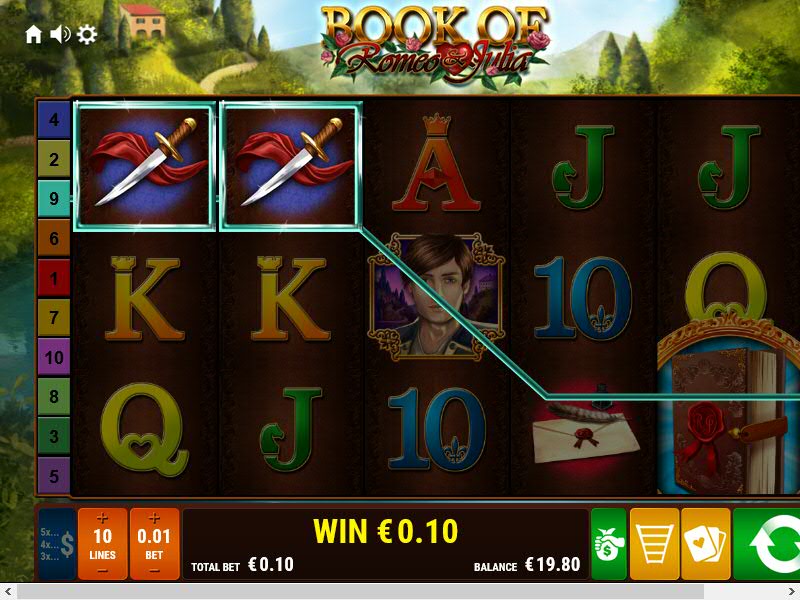This screenshot has width=800, height=600.
Task: Open the paytable info panel
Action: tap(56, 544)
